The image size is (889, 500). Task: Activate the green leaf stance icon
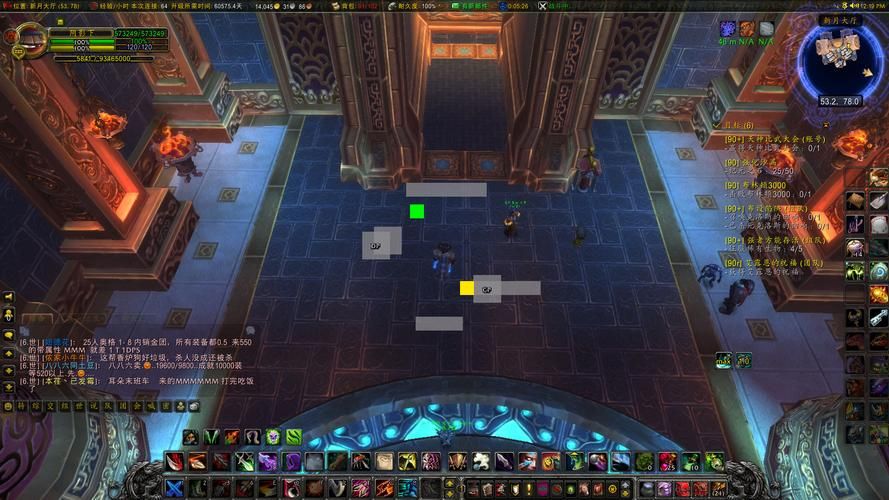coord(294,437)
